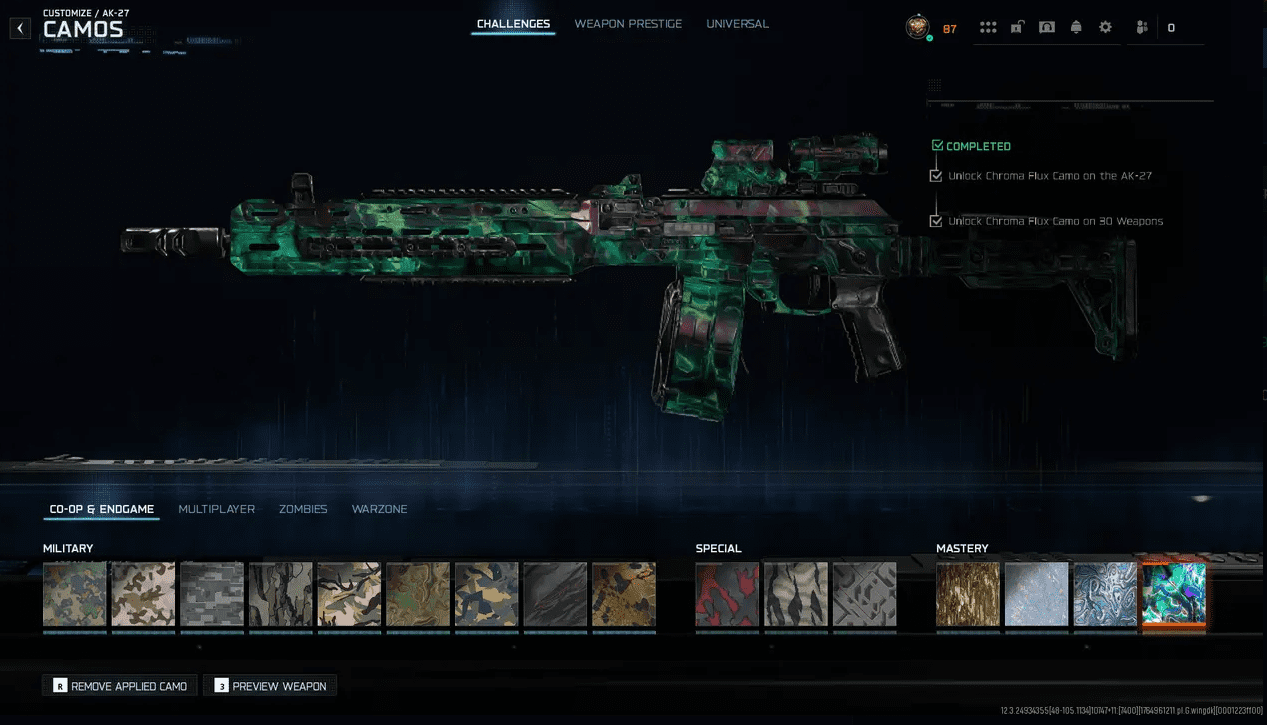Open notifications bell icon
This screenshot has width=1267, height=725.
click(1076, 28)
